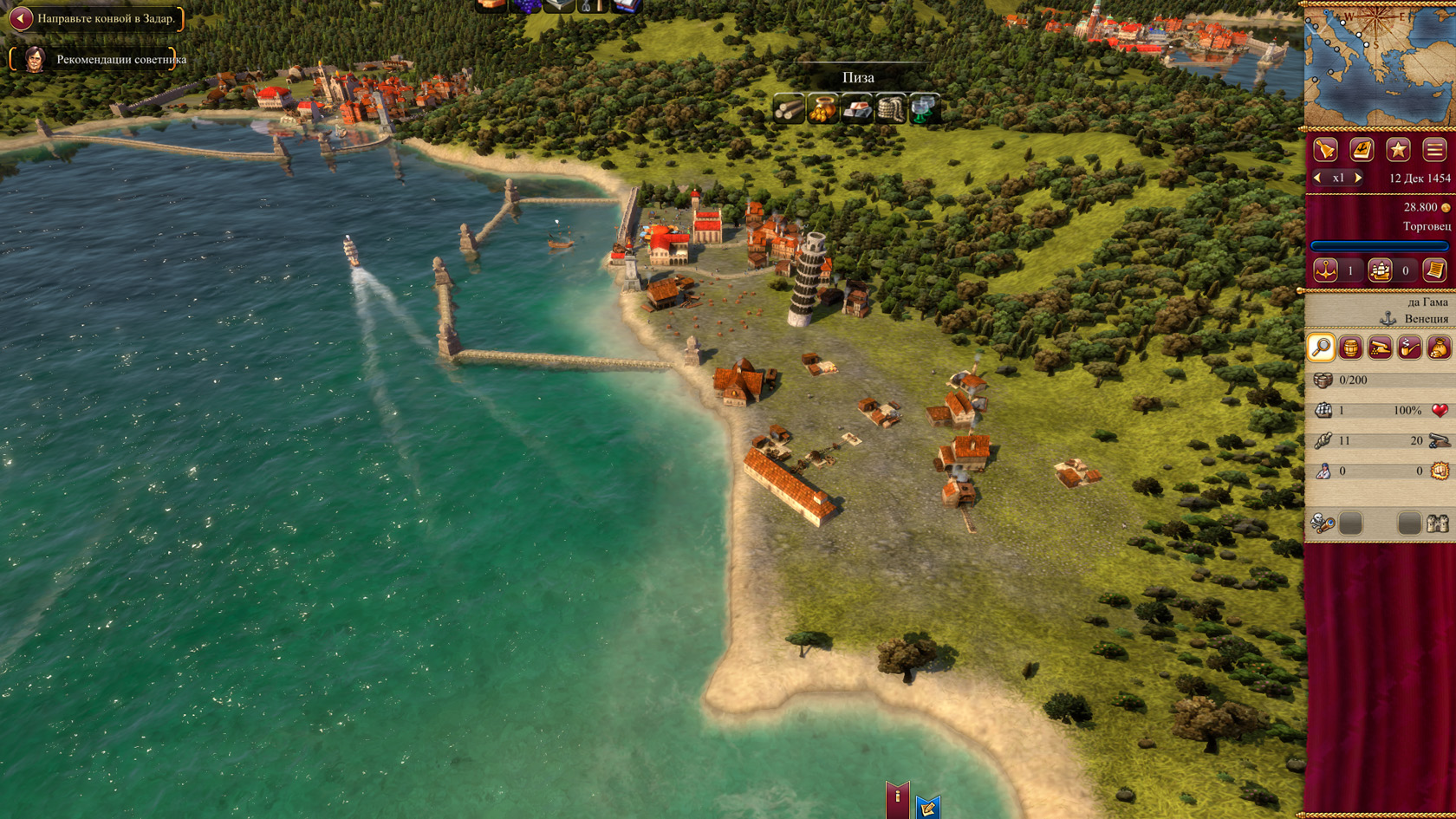Open the convoy list via anchor button
1456x819 pixels.
click(x=1325, y=270)
